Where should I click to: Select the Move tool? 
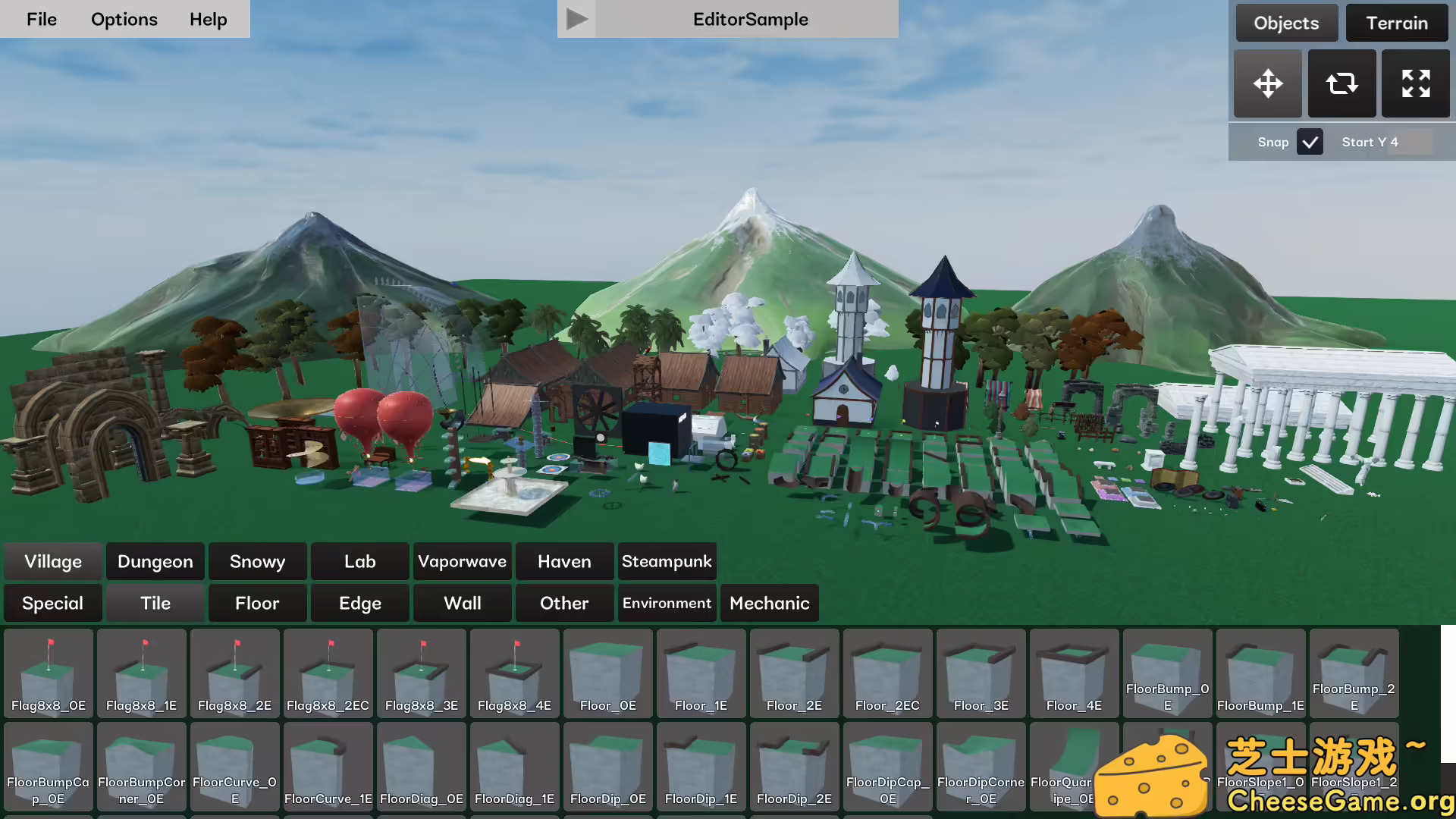(1267, 83)
